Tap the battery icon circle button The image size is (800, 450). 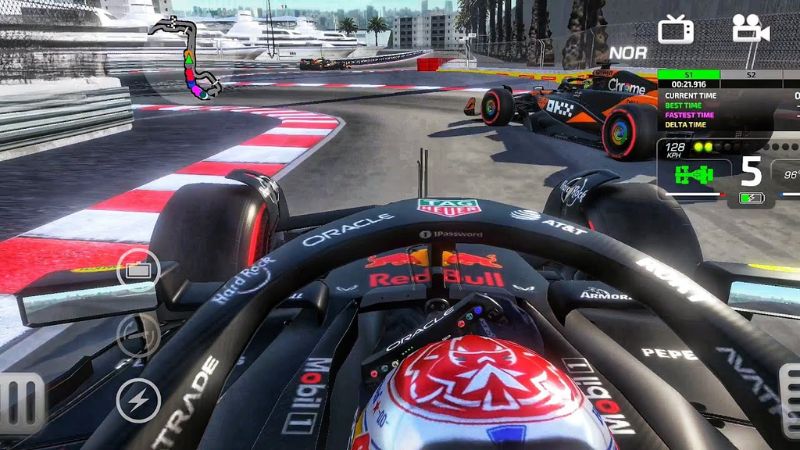click(138, 269)
